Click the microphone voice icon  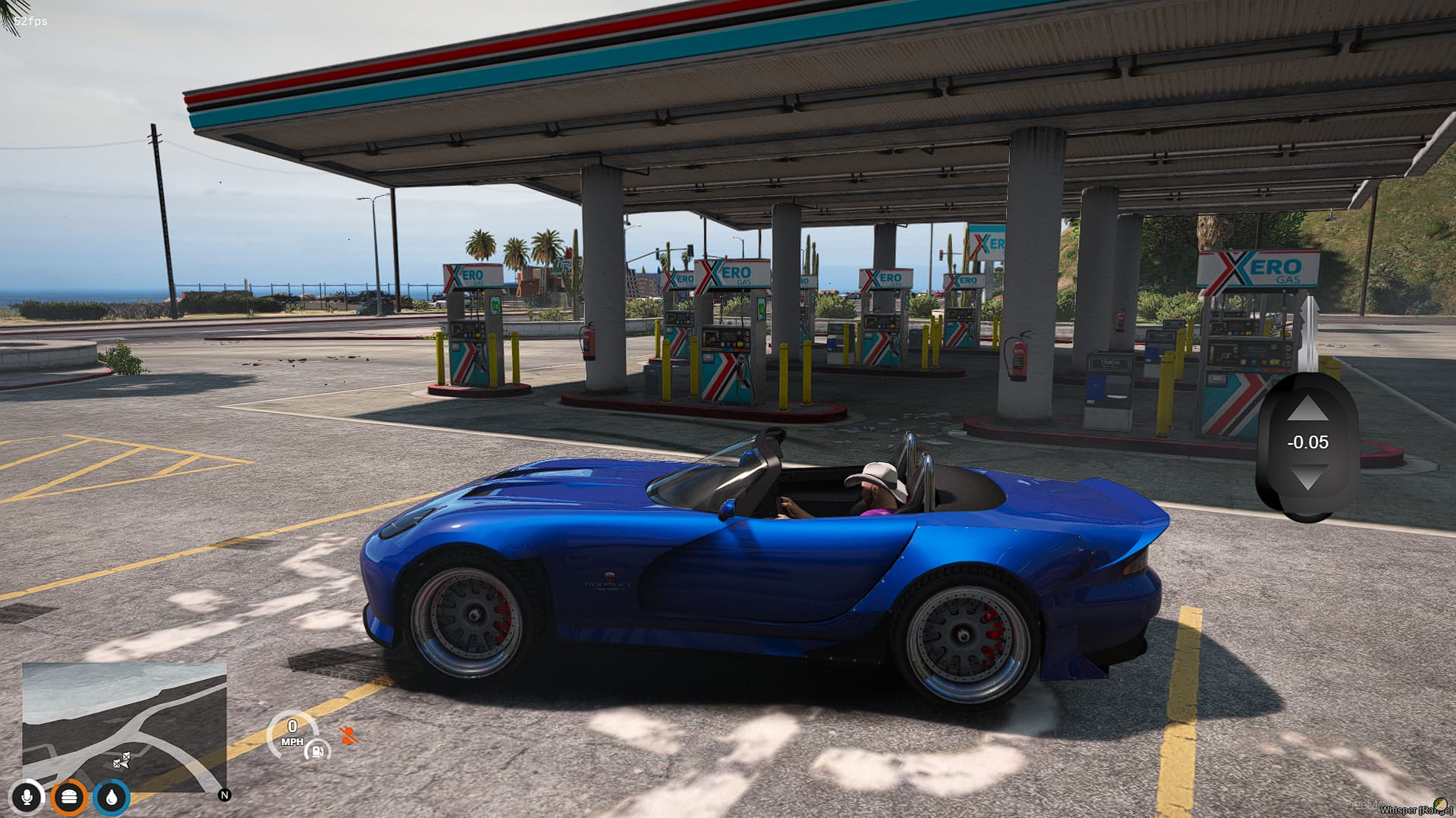point(27,797)
